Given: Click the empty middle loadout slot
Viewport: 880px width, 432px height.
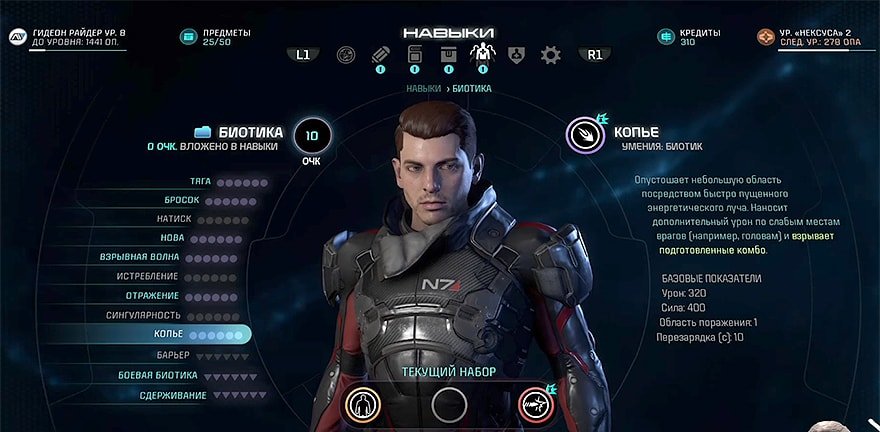Looking at the screenshot, I should [x=450, y=403].
